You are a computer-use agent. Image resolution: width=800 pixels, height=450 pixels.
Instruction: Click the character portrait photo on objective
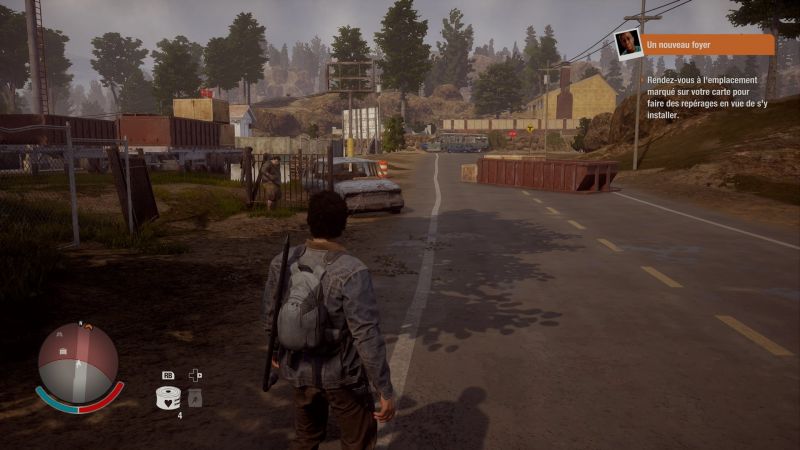628,44
